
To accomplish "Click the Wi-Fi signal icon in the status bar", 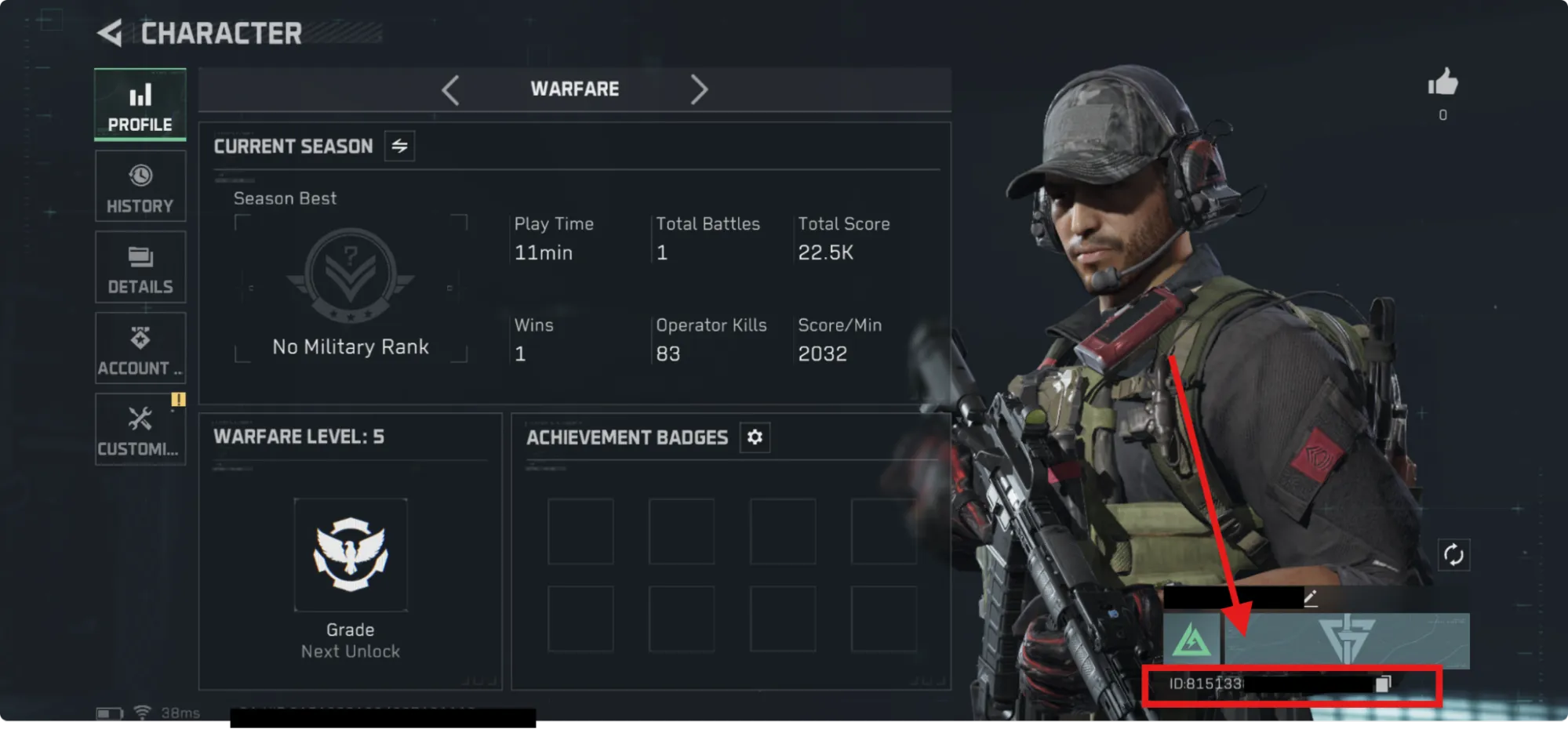I will coord(141,712).
